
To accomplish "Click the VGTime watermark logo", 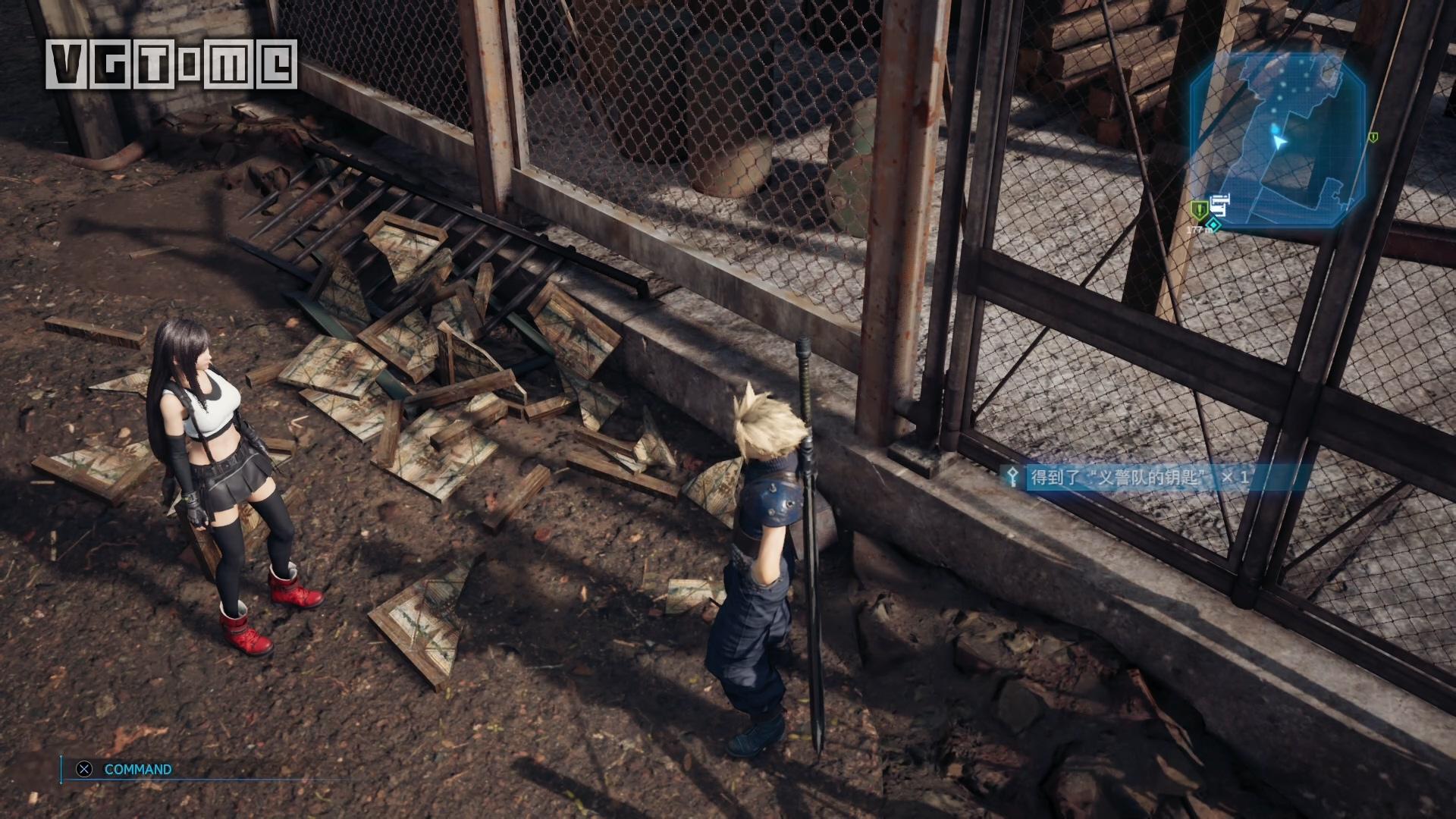I will [171, 64].
